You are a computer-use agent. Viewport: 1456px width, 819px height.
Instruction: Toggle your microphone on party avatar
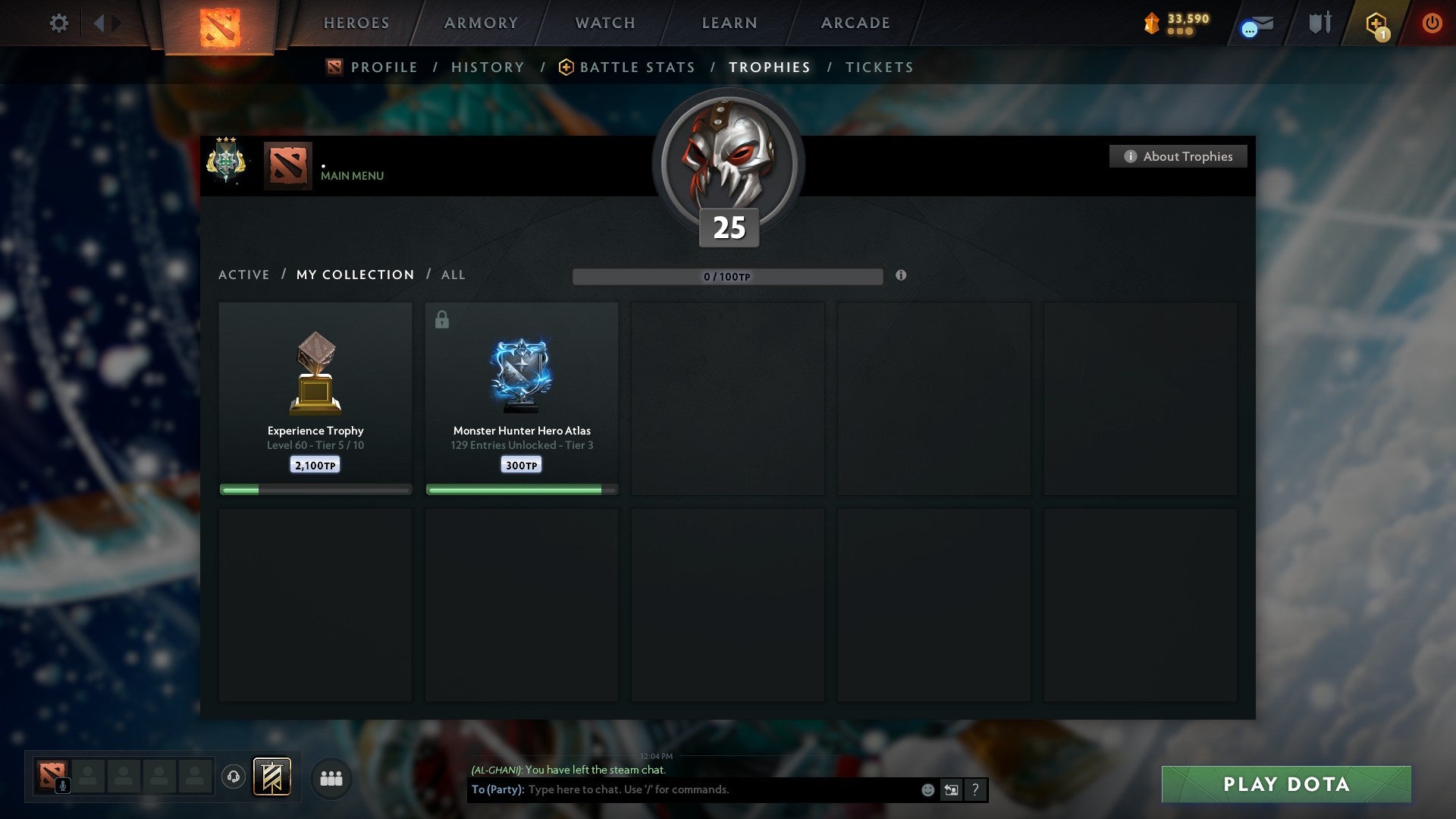(62, 786)
